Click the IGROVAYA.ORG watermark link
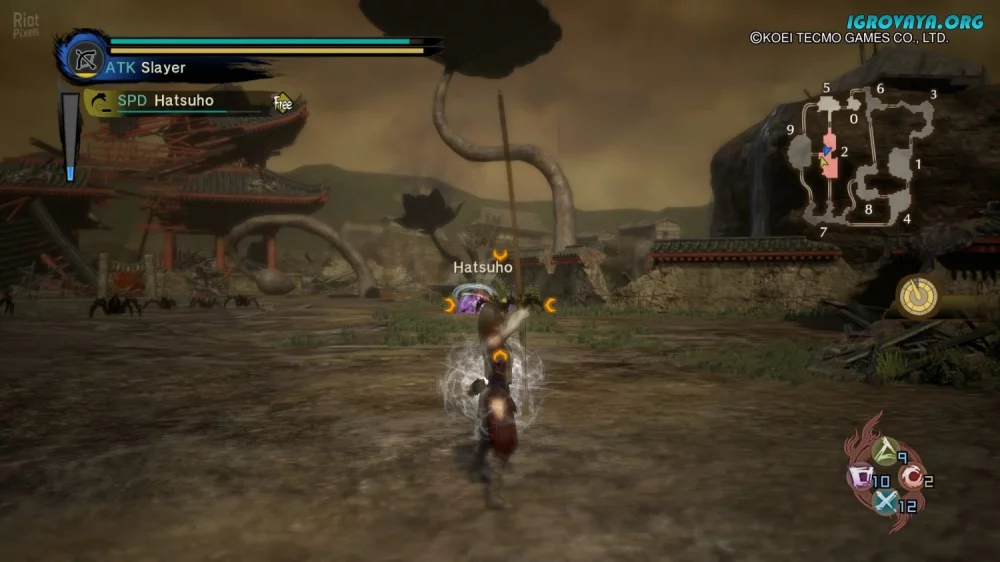The height and width of the screenshot is (562, 1000). [914, 21]
